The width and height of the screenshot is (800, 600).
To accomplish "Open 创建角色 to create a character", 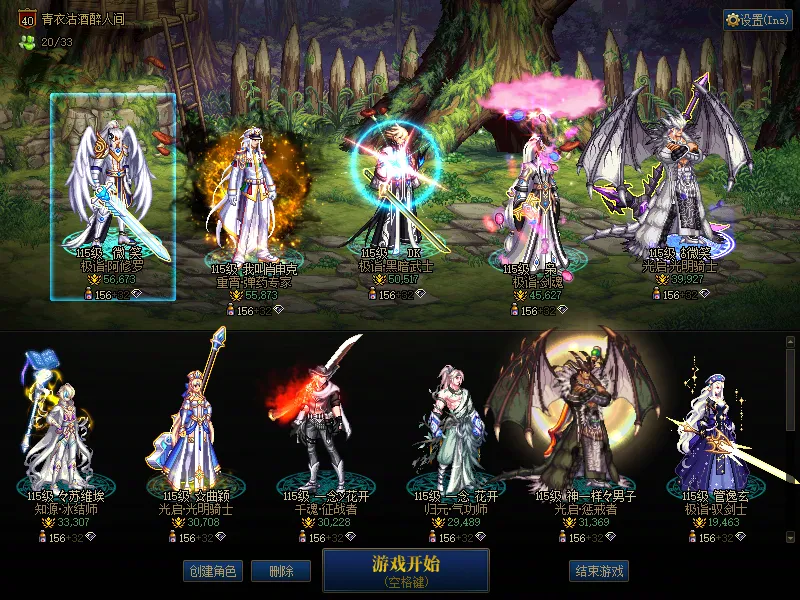I will pos(212,571).
